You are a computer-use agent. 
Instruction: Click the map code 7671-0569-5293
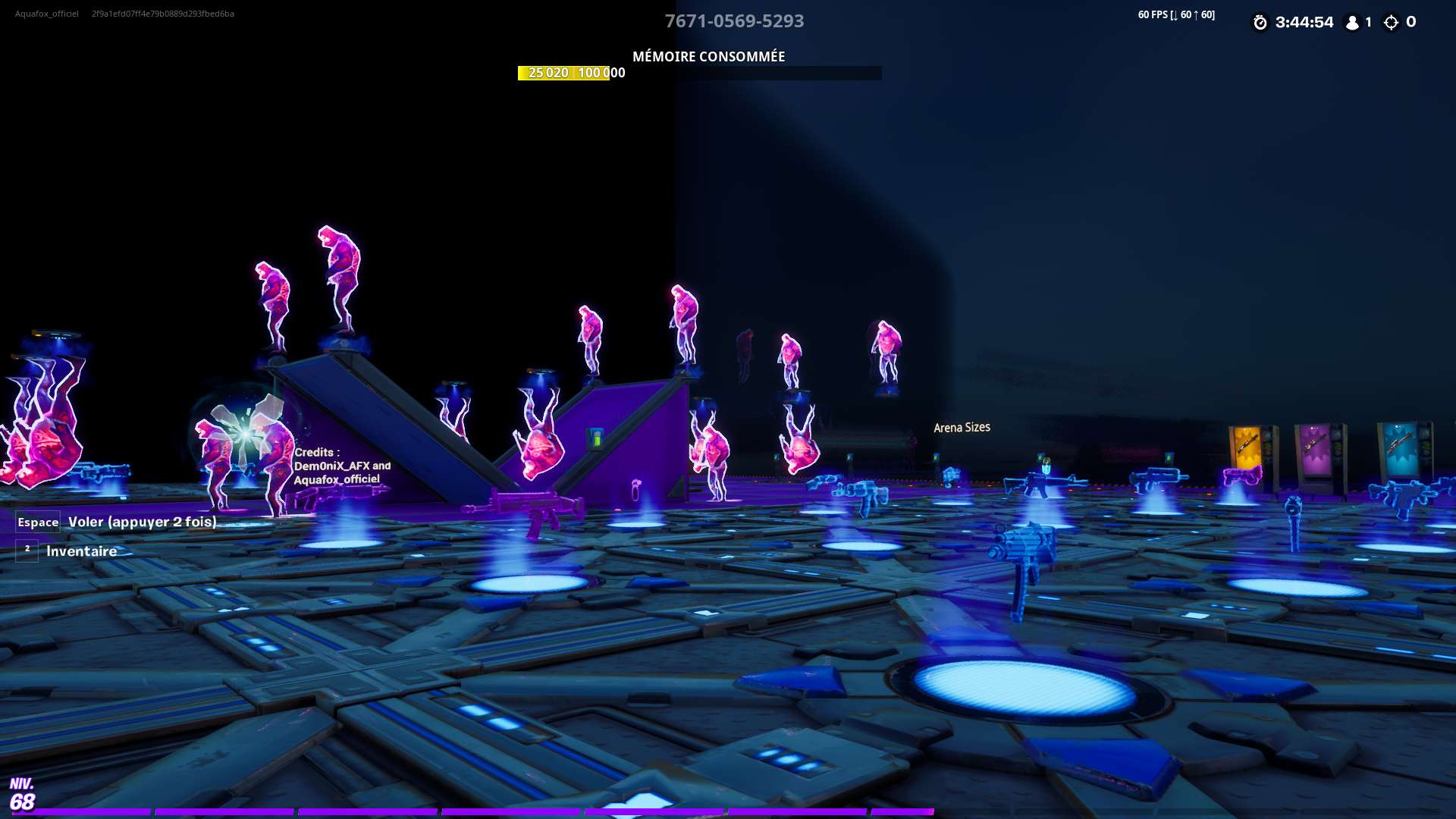[735, 21]
